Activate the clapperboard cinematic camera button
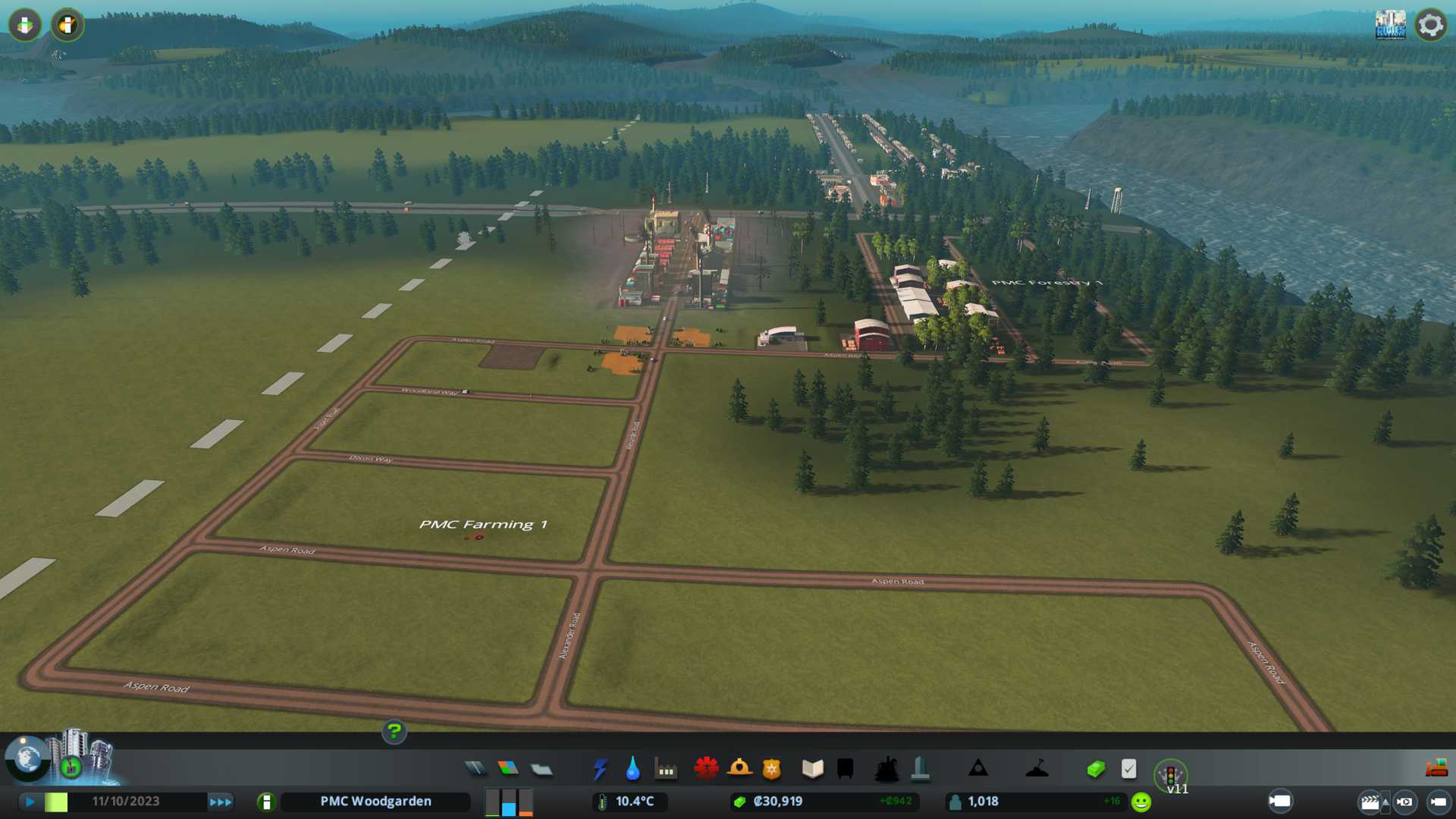Screen dimensions: 1456x819 point(1370,802)
